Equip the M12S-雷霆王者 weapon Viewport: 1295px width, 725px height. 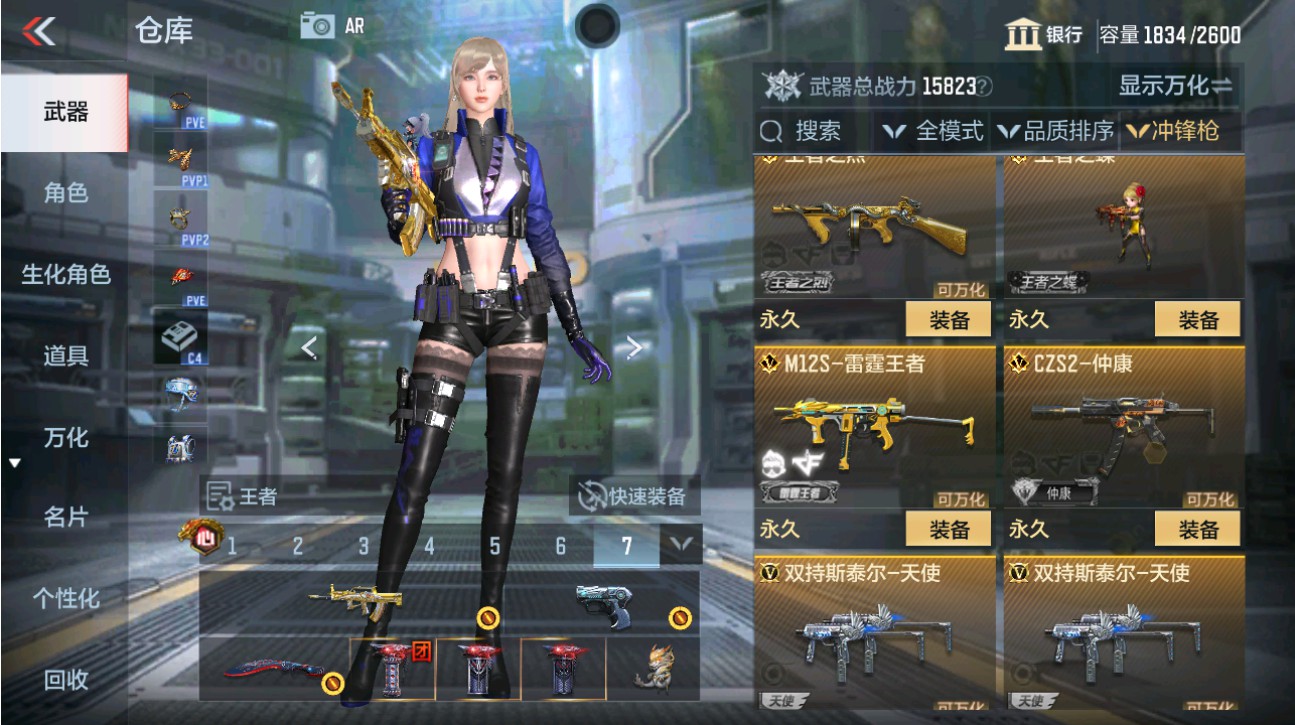click(x=947, y=529)
